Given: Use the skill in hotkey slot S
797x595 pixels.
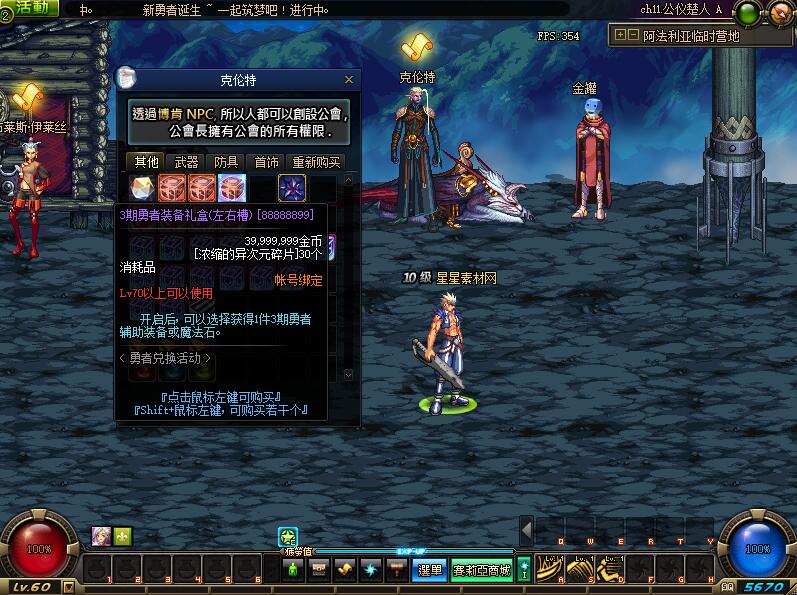Looking at the screenshot, I should (582, 569).
